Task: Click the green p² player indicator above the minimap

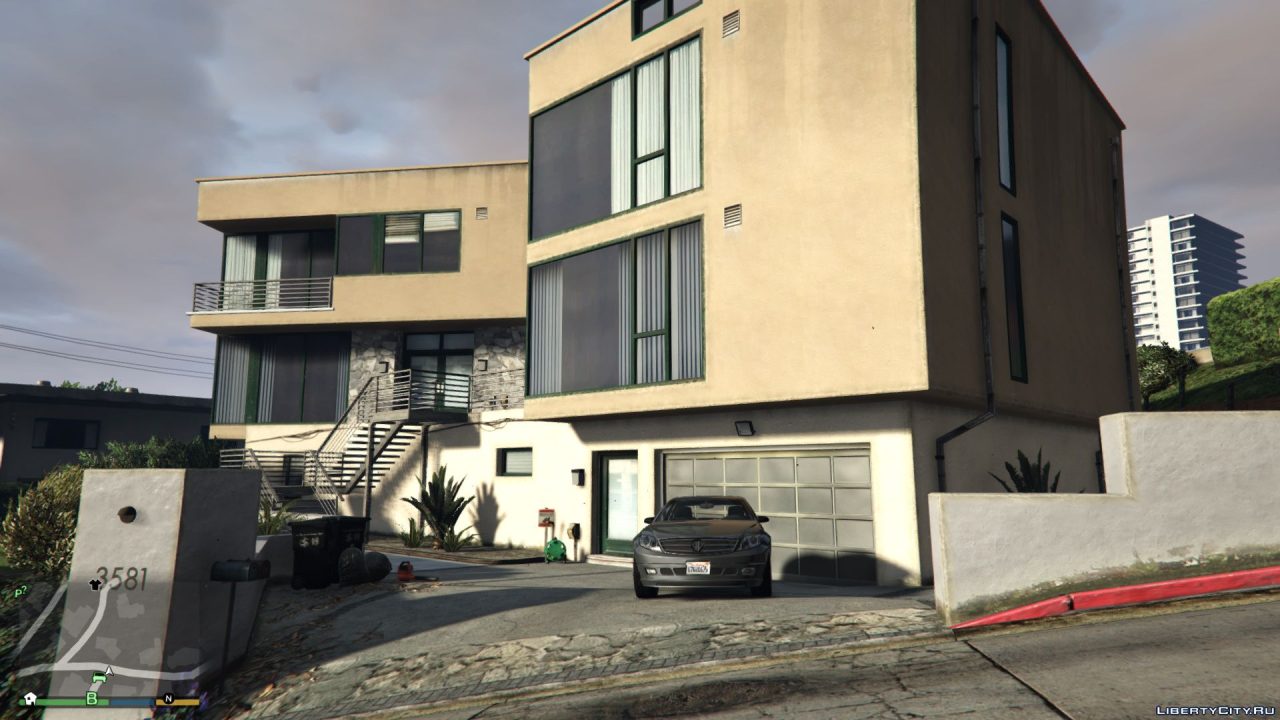Action: click(x=21, y=590)
